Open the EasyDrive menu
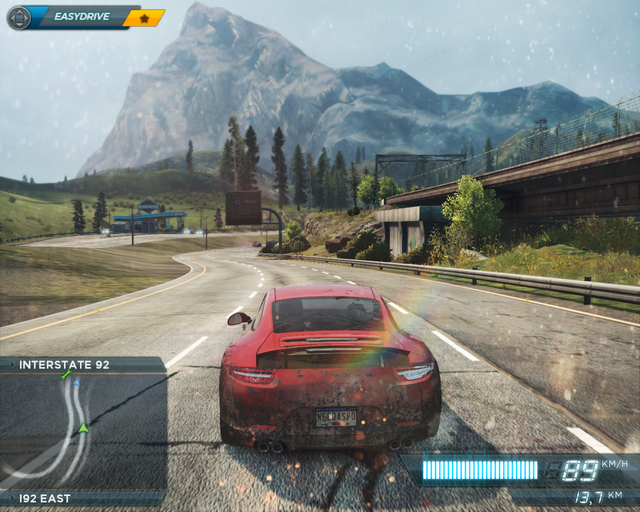The height and width of the screenshot is (512, 640). (x=78, y=17)
